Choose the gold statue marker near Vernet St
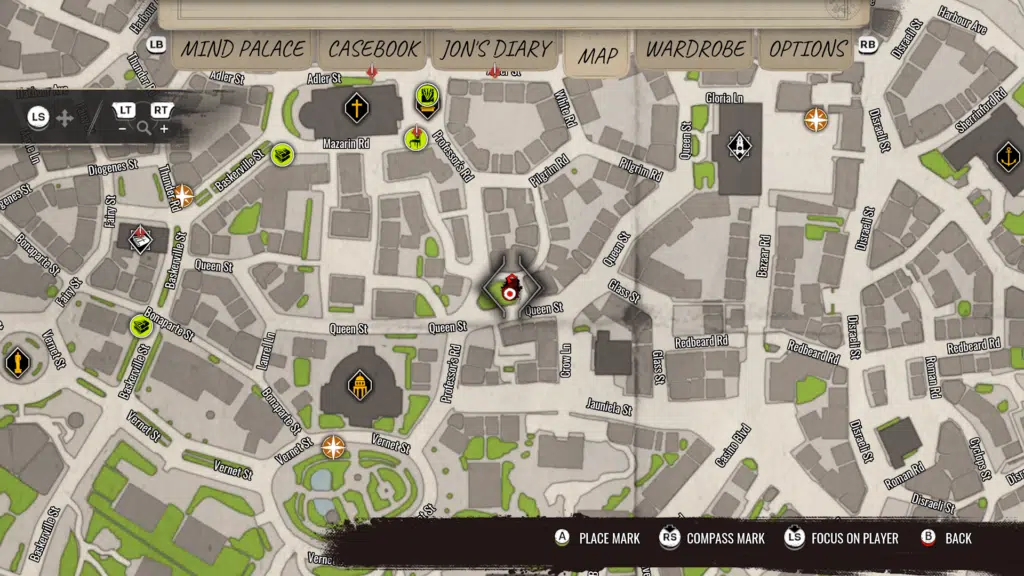The image size is (1024, 576). coord(15,362)
